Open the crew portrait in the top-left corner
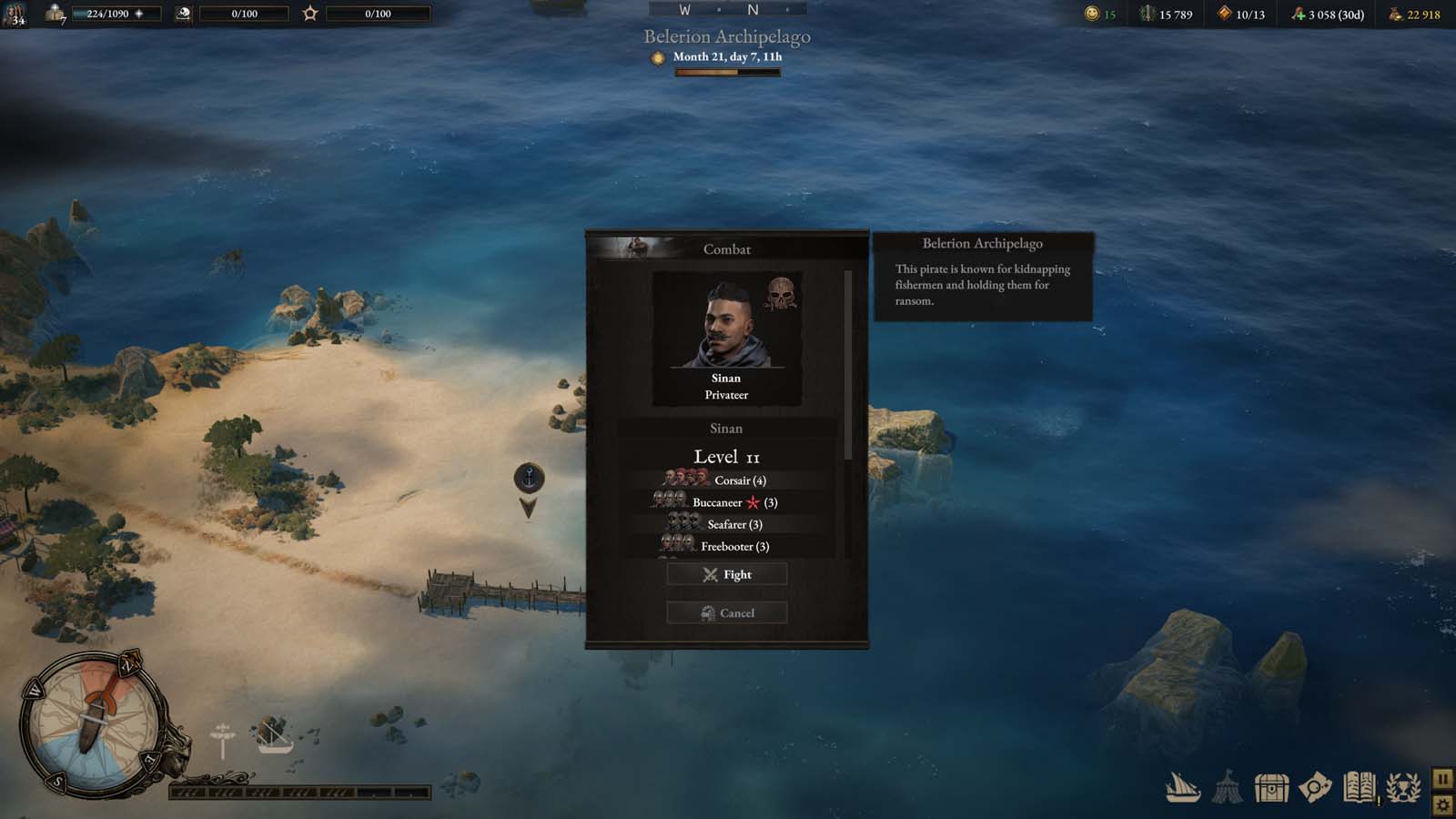This screenshot has height=819, width=1456. [x=14, y=14]
